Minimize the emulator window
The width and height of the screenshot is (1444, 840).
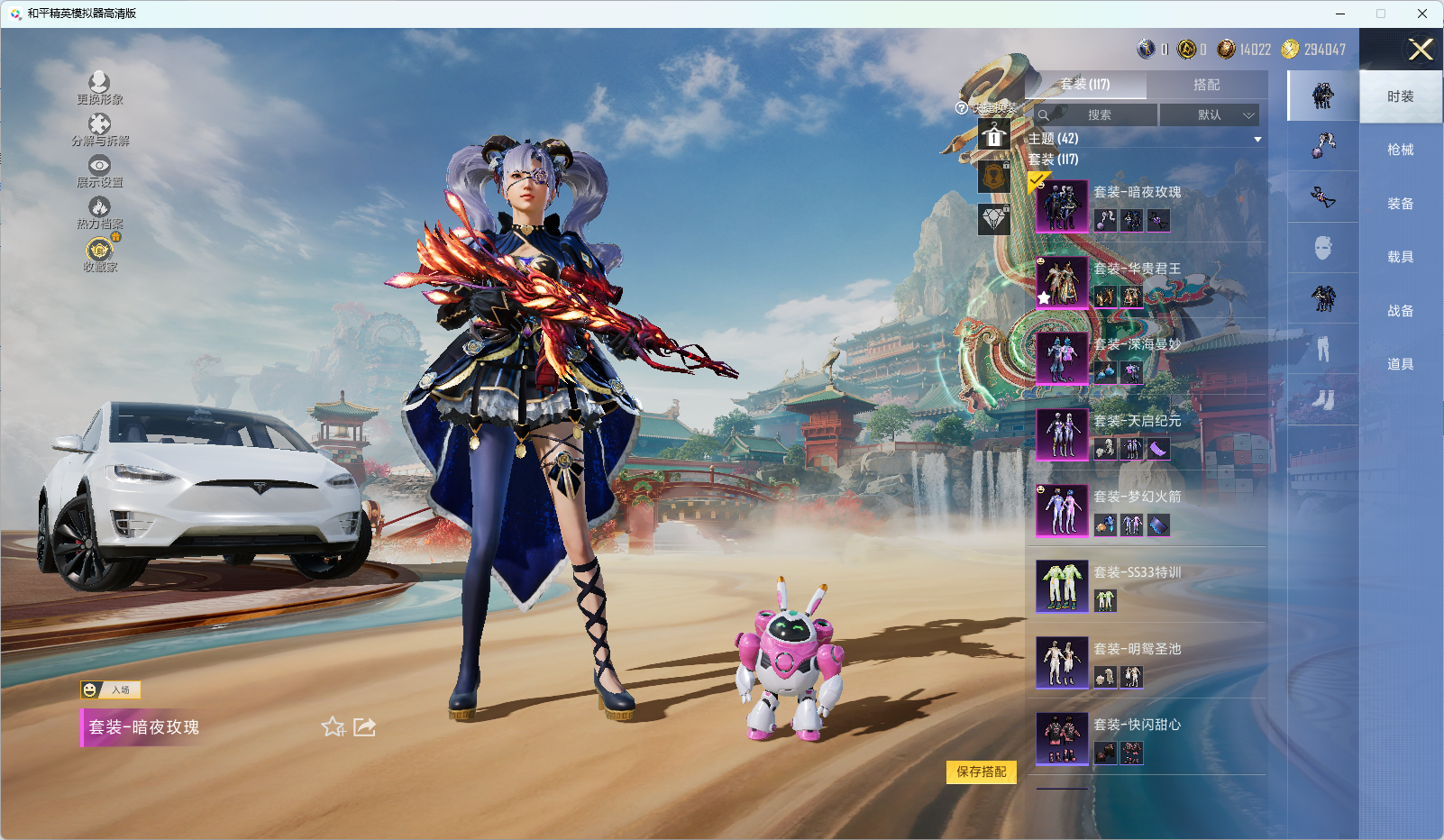tap(1339, 14)
